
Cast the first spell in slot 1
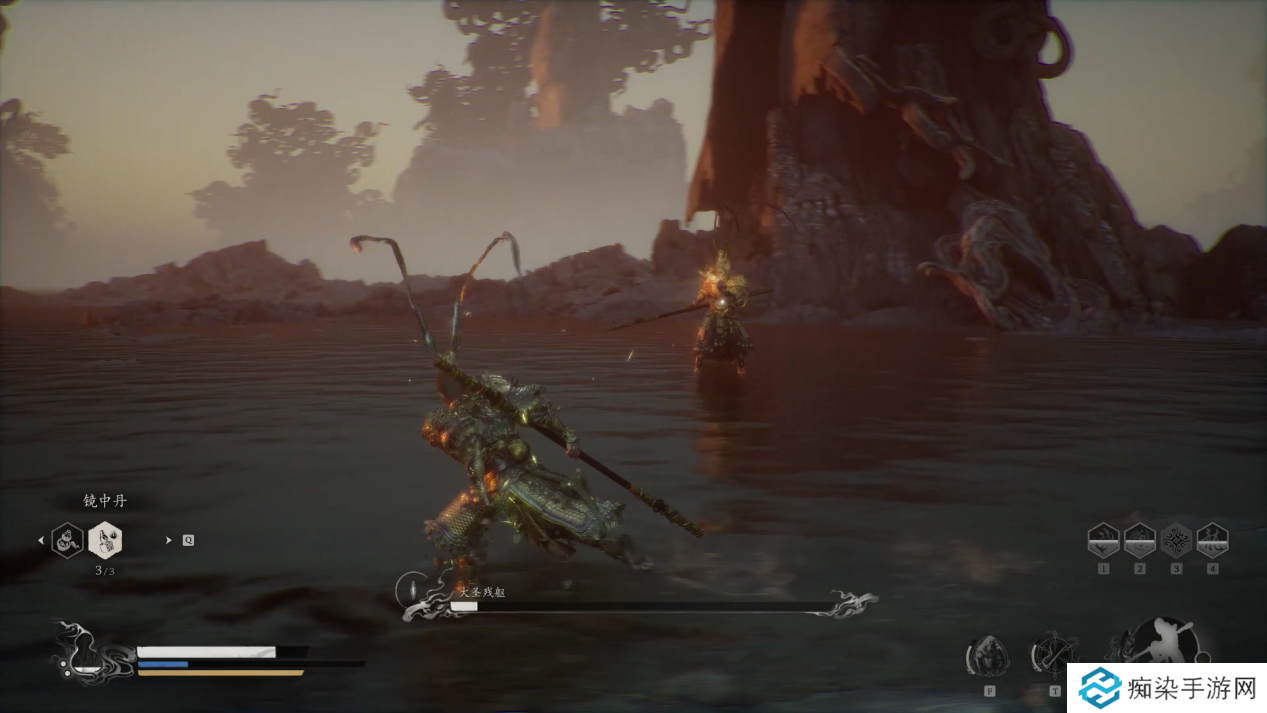(x=1103, y=540)
